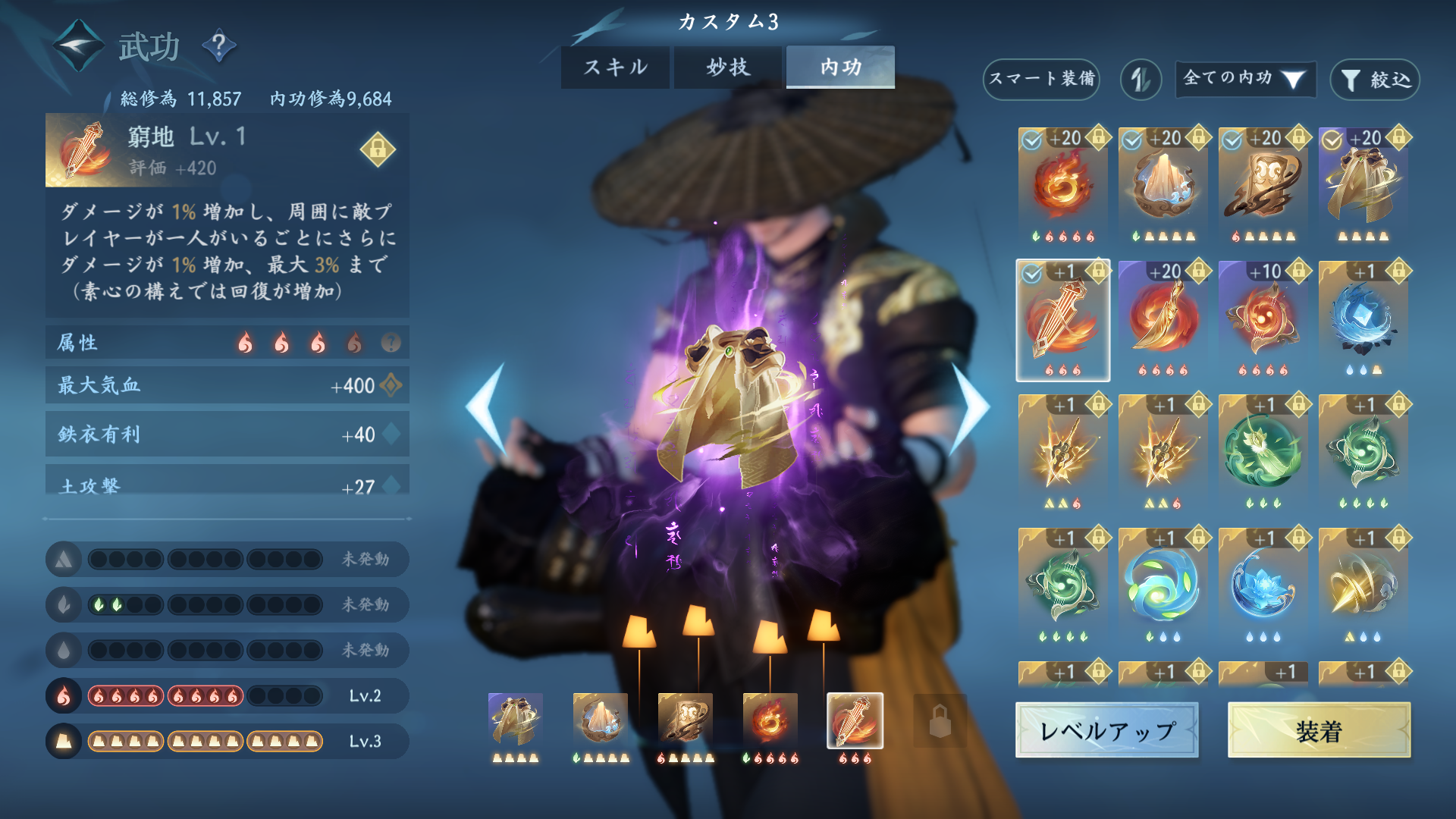Viewport: 1456px width, 819px height.
Task: Select the golden blade +20 inner skill
Action: (1163, 320)
